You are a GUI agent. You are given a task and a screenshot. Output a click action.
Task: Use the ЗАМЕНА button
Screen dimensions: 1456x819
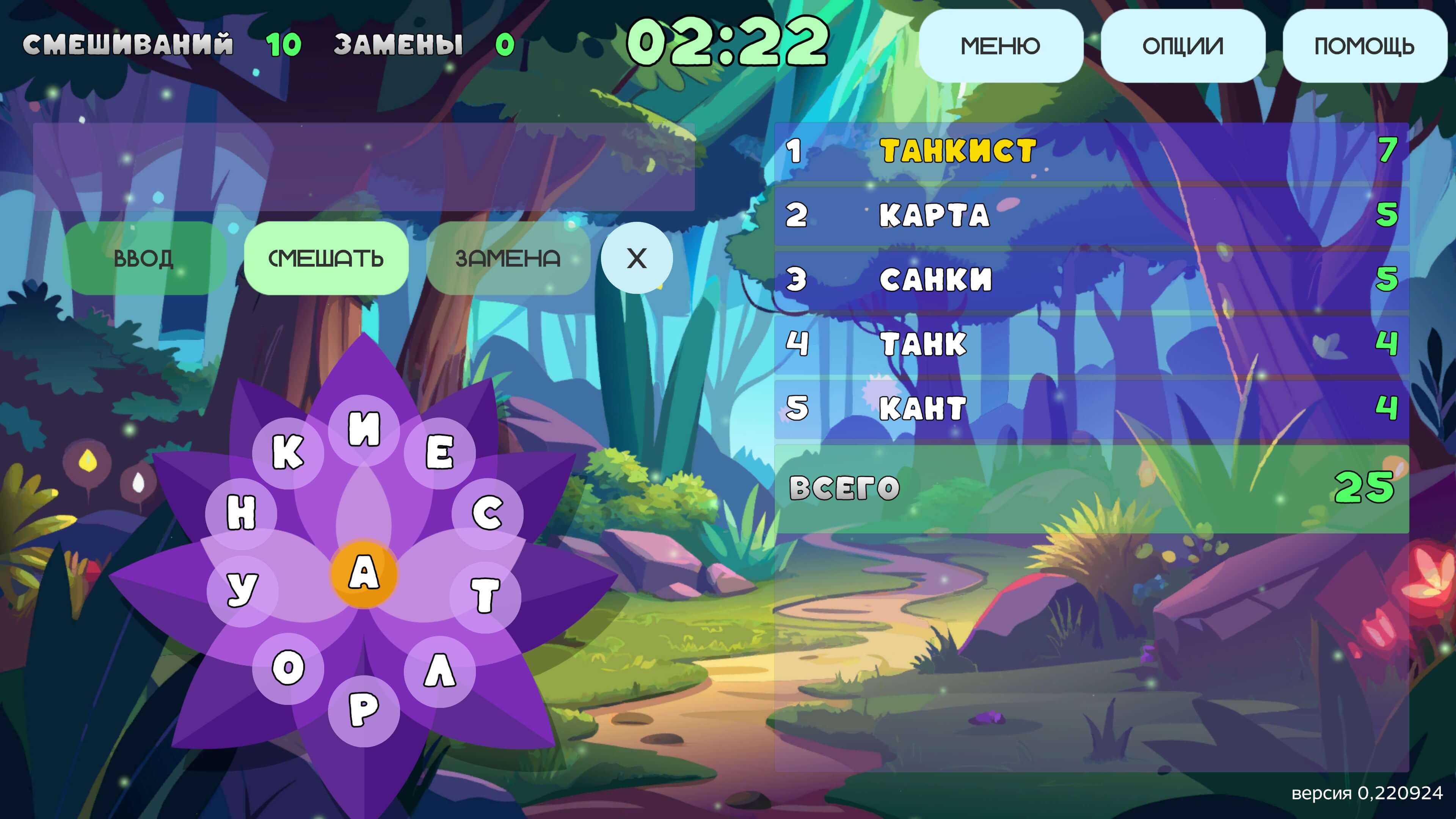point(508,258)
